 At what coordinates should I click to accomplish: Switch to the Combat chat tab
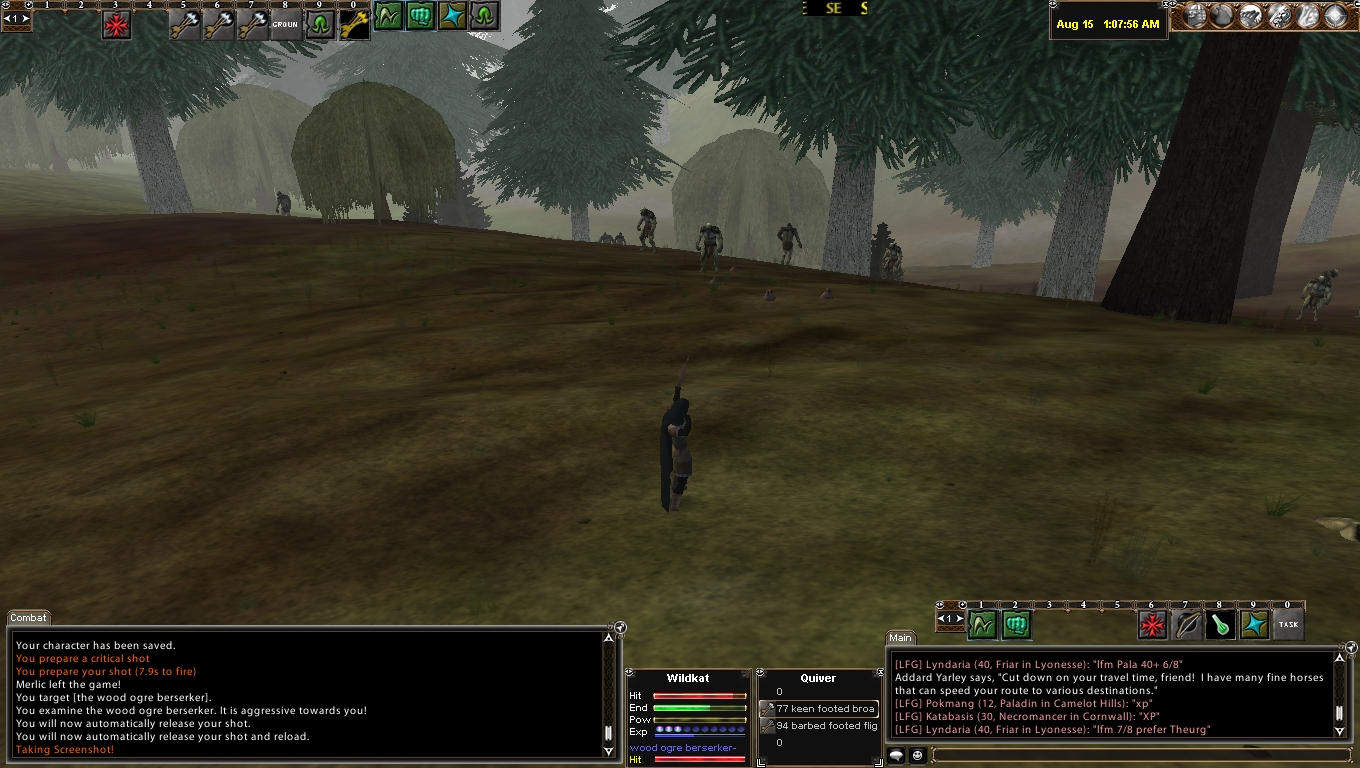point(29,618)
